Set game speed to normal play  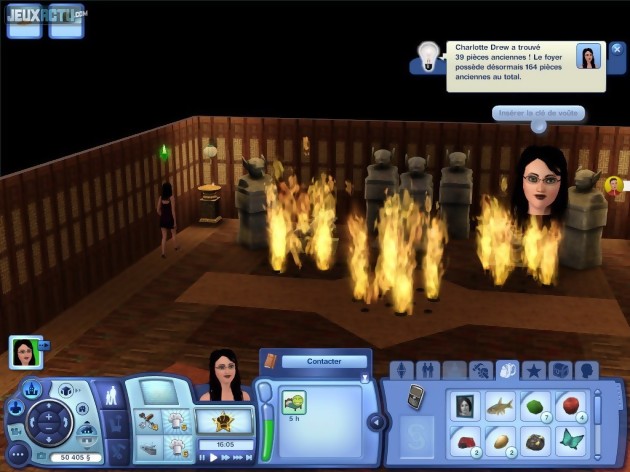click(x=214, y=457)
